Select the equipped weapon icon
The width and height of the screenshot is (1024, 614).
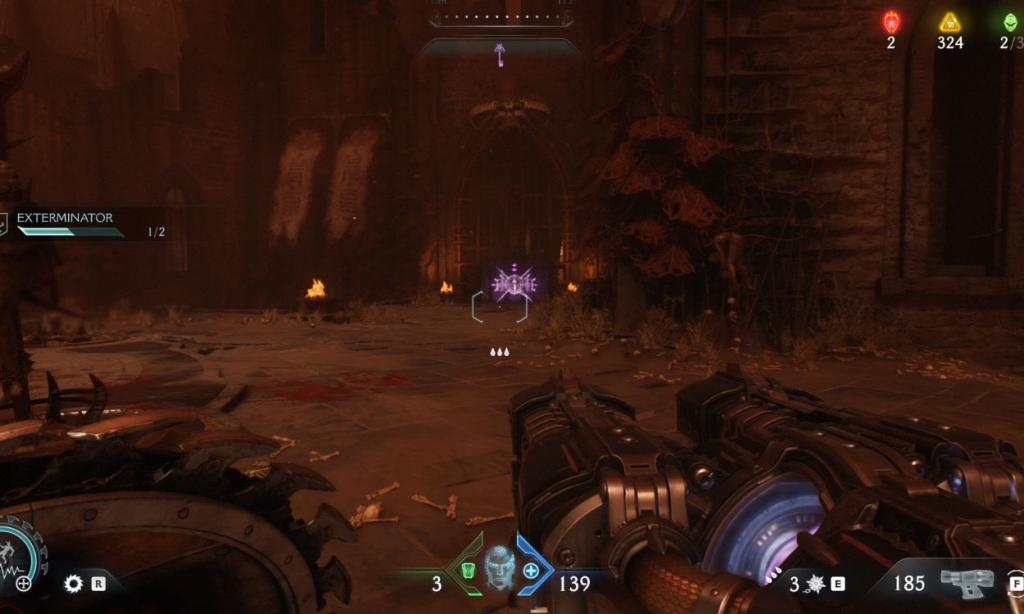pyautogui.click(x=966, y=581)
